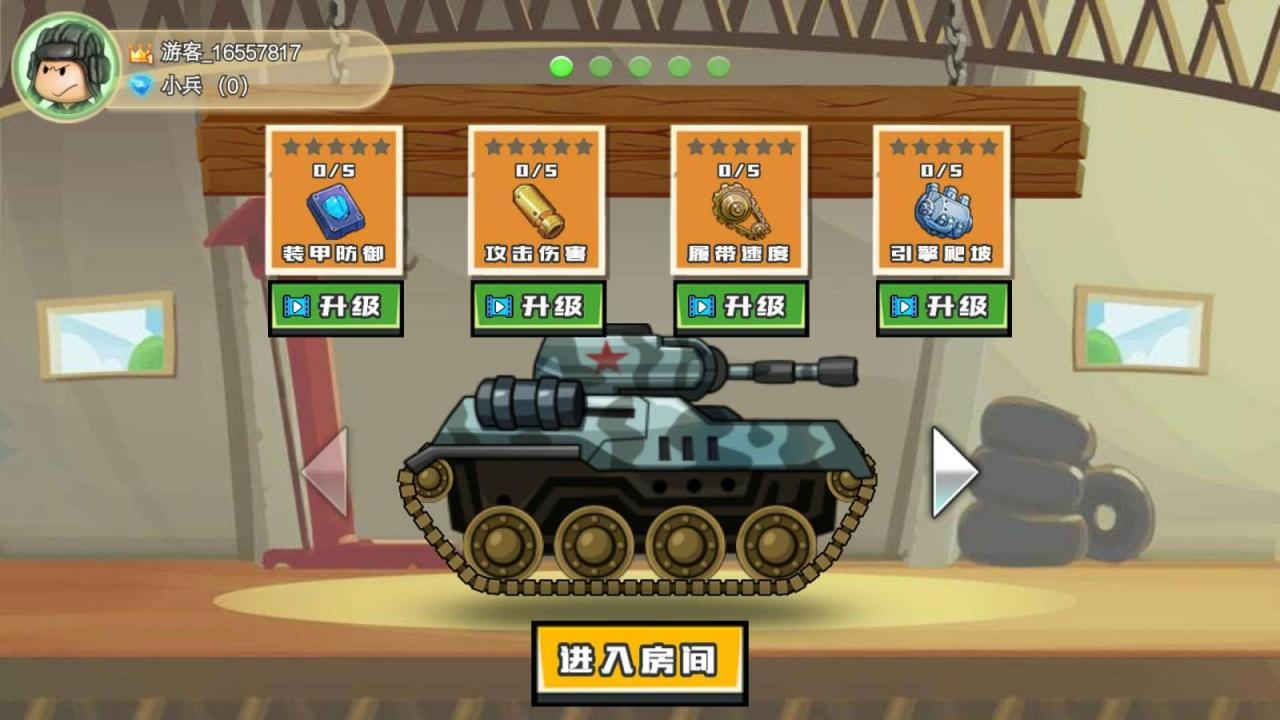Click the bullet icon on 攻击伤害 card
1280x720 pixels.
536,212
